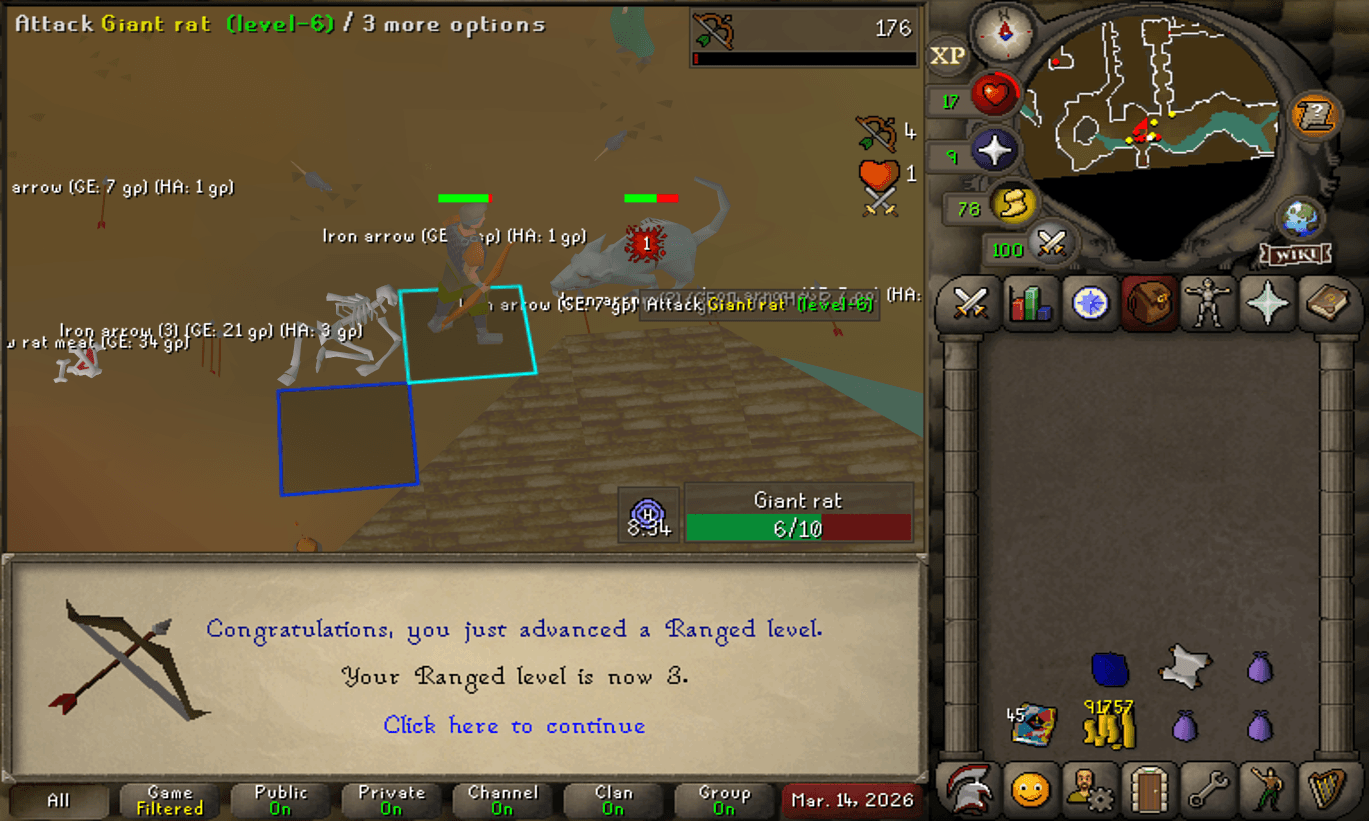Open the Skills tab
Viewport: 1369px width, 821px height.
point(1031,305)
